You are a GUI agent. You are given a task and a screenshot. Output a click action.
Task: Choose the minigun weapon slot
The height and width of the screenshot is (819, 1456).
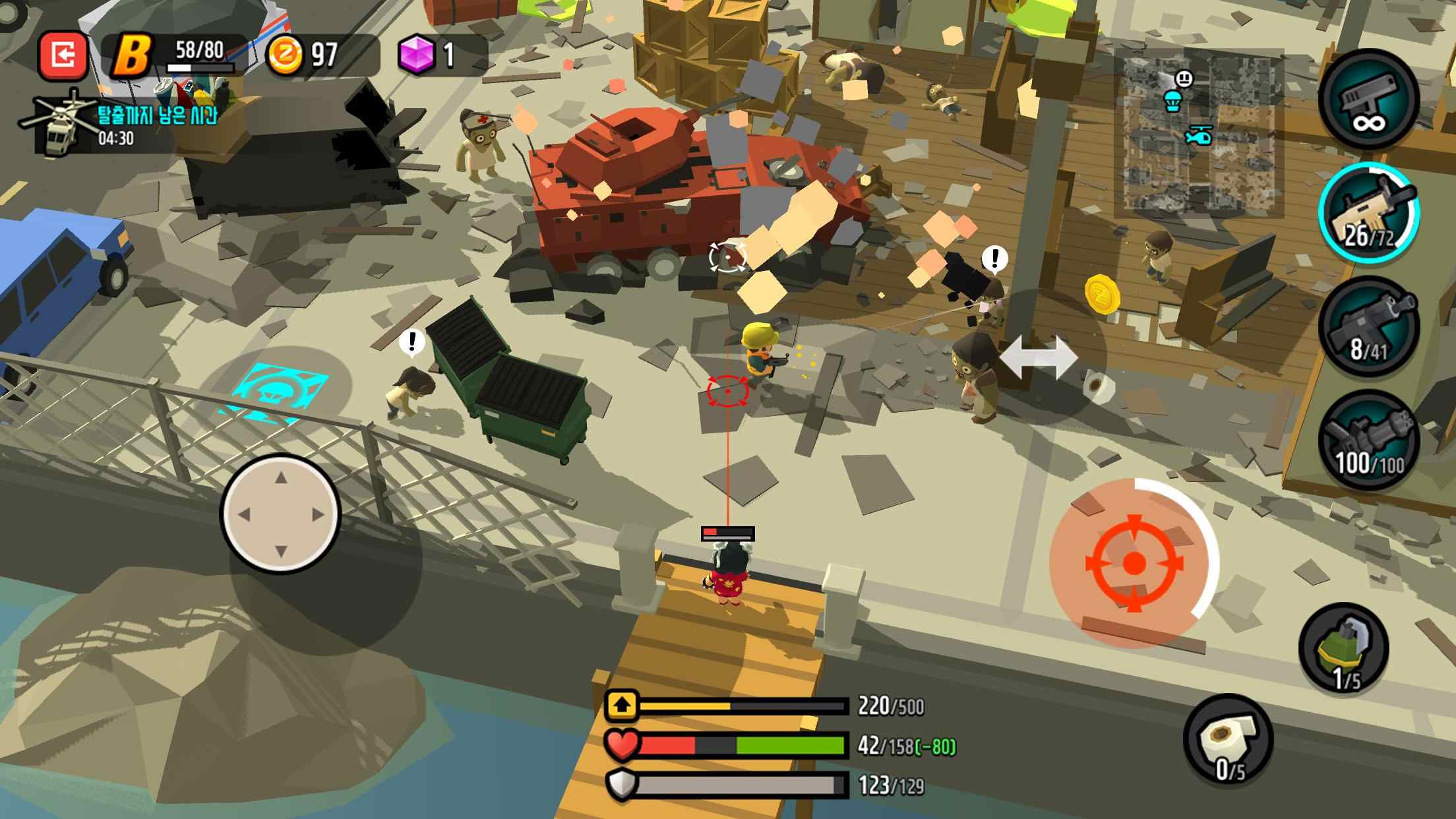tap(1369, 440)
